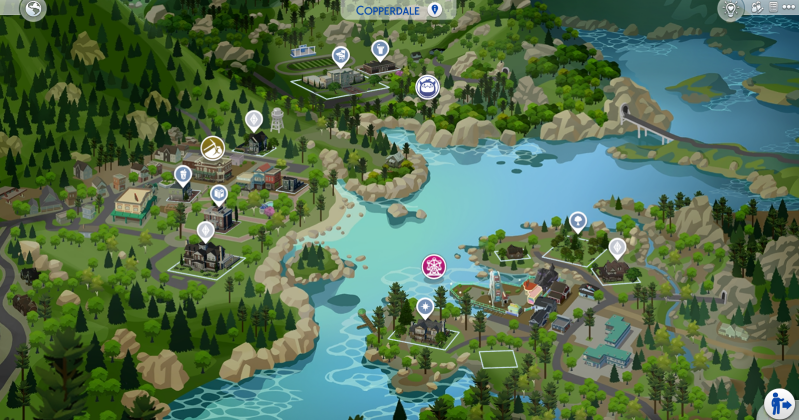The image size is (799, 420).
Task: Open the notebook list icon
Action: click(x=772, y=8)
